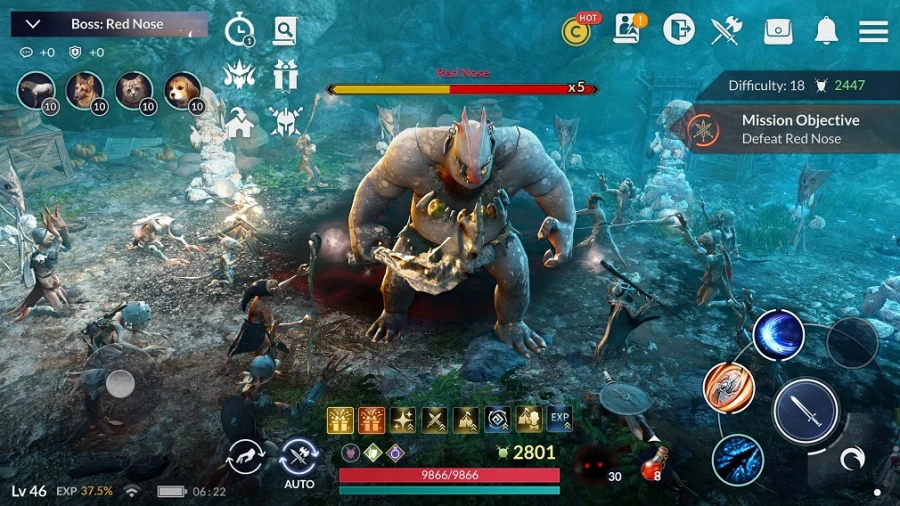The image size is (900, 506).
Task: Activate the blue crescent slash skill
Action: click(778, 335)
